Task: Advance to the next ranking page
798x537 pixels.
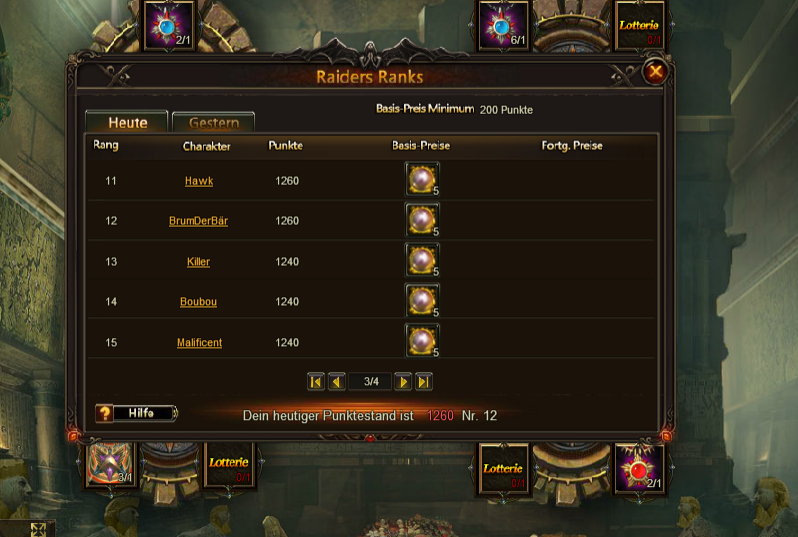Action: click(x=403, y=381)
